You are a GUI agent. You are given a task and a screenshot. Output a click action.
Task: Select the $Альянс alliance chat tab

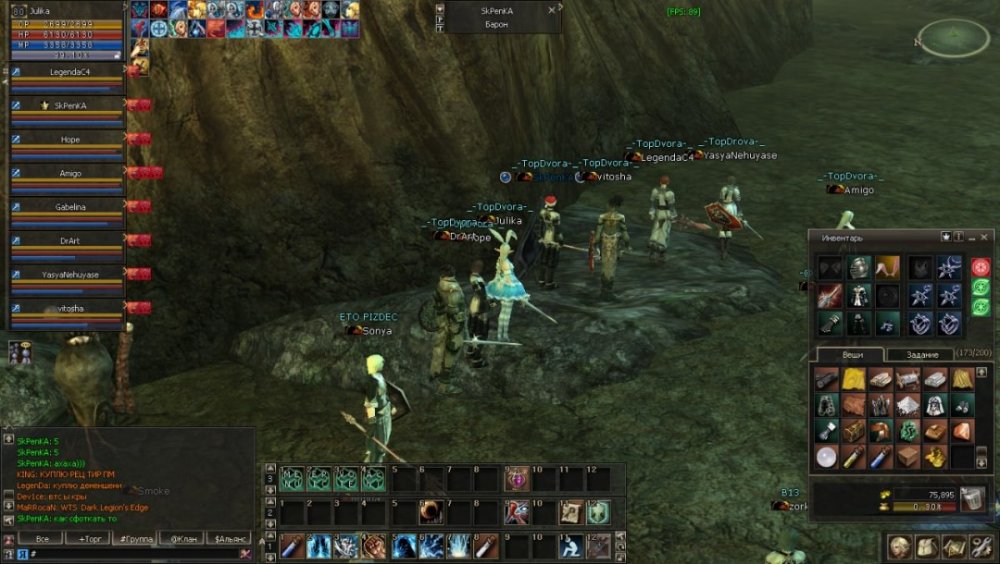point(228,538)
